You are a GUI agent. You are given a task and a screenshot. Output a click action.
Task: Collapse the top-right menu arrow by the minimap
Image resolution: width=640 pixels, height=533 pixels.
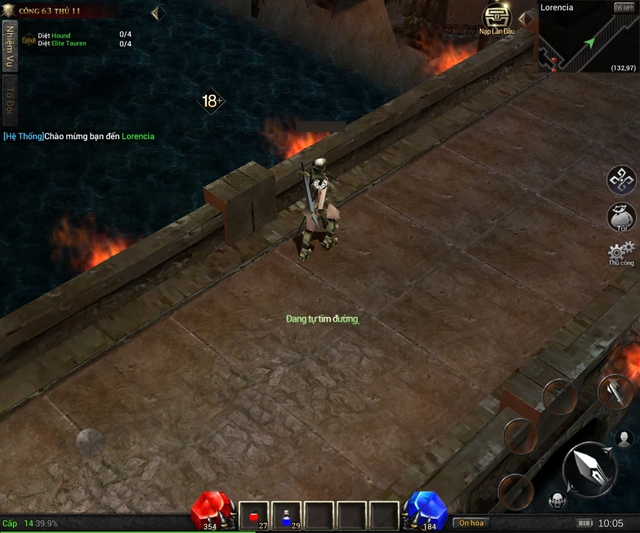click(523, 18)
